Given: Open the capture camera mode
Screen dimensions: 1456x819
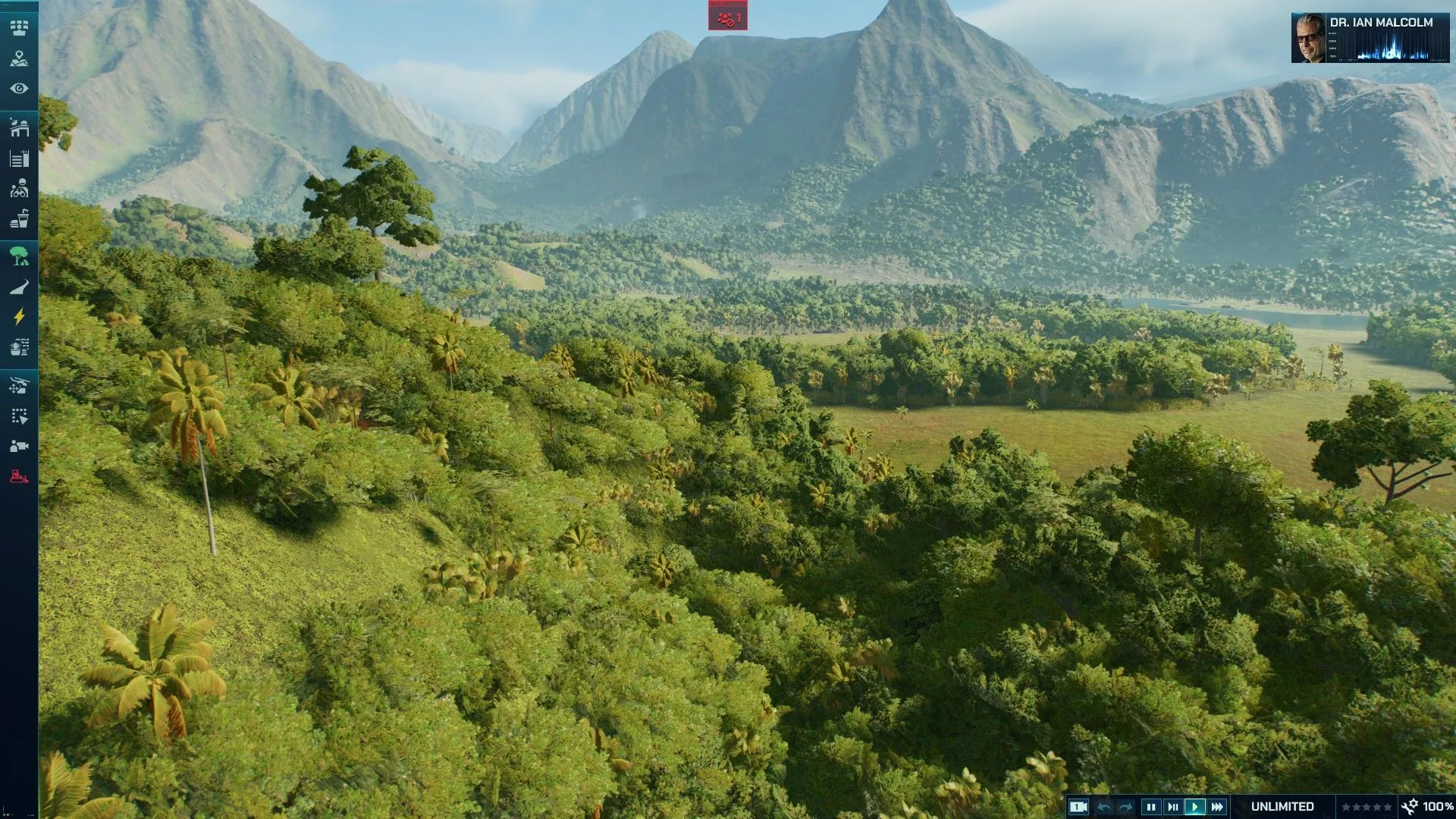Looking at the screenshot, I should 20,446.
